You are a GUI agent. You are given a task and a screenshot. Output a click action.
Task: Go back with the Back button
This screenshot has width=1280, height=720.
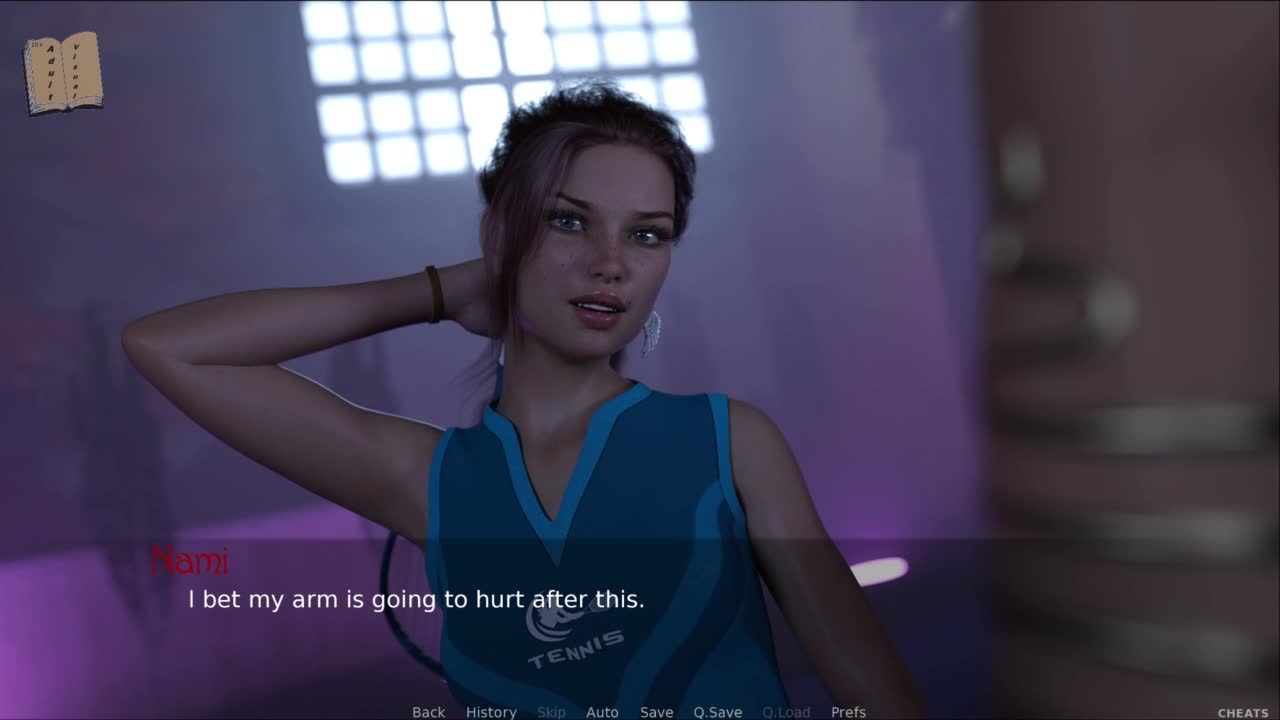(428, 712)
